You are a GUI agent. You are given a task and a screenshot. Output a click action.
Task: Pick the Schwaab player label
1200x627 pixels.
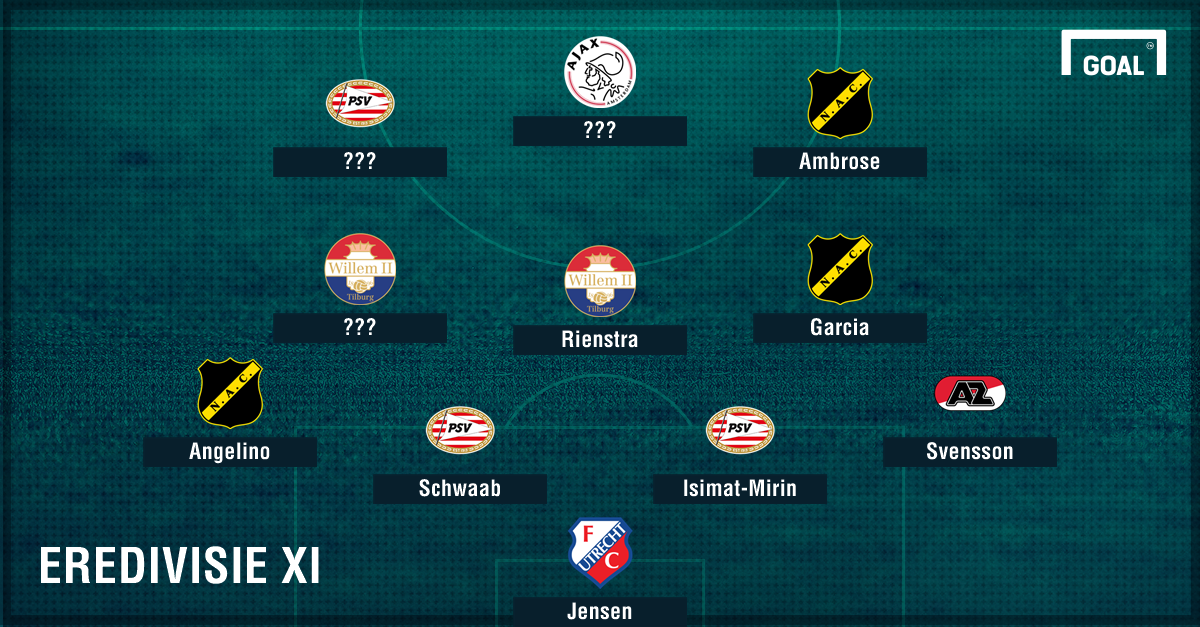pyautogui.click(x=459, y=489)
